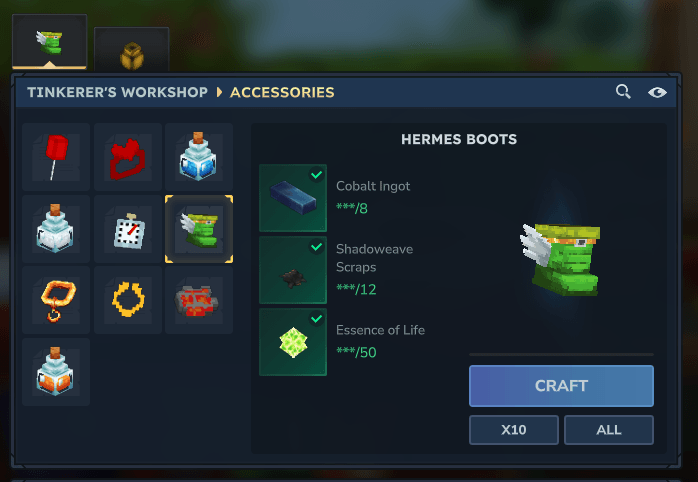Open the recipe search magnifier
Image resolution: width=698 pixels, height=482 pixels.
click(x=623, y=92)
